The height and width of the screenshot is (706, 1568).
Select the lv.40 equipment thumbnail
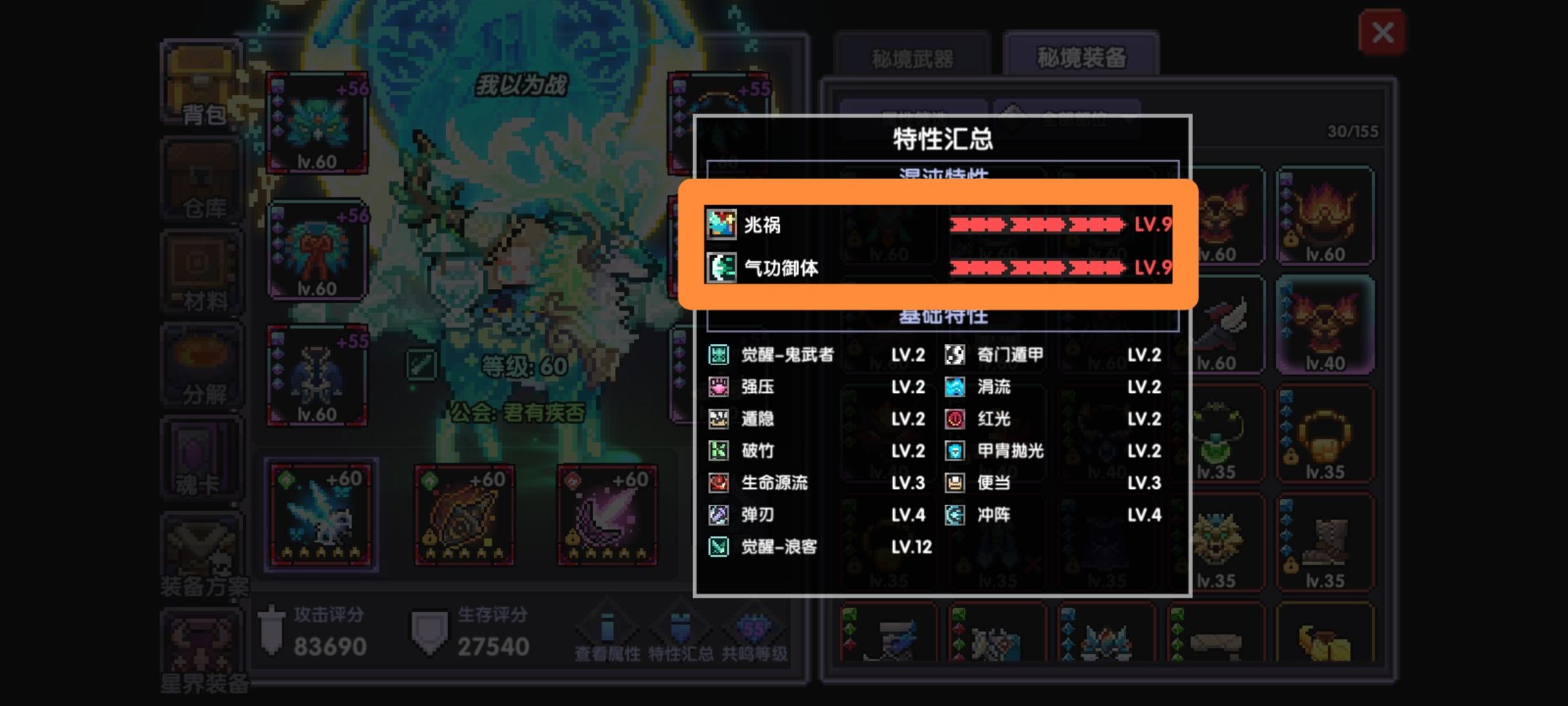tap(1325, 324)
